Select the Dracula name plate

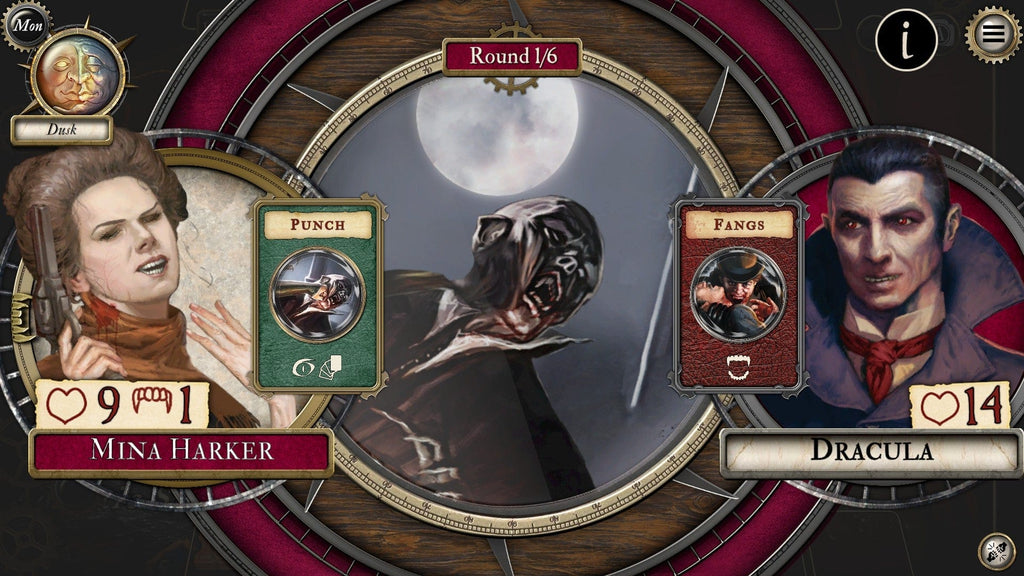[x=871, y=452]
